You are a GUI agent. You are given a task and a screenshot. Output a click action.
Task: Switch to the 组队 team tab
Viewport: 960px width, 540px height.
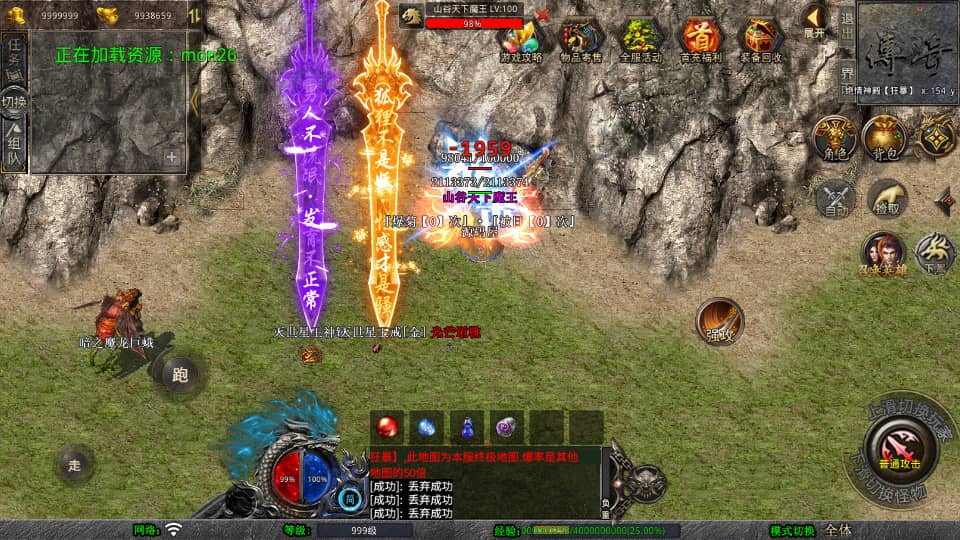click(x=14, y=146)
